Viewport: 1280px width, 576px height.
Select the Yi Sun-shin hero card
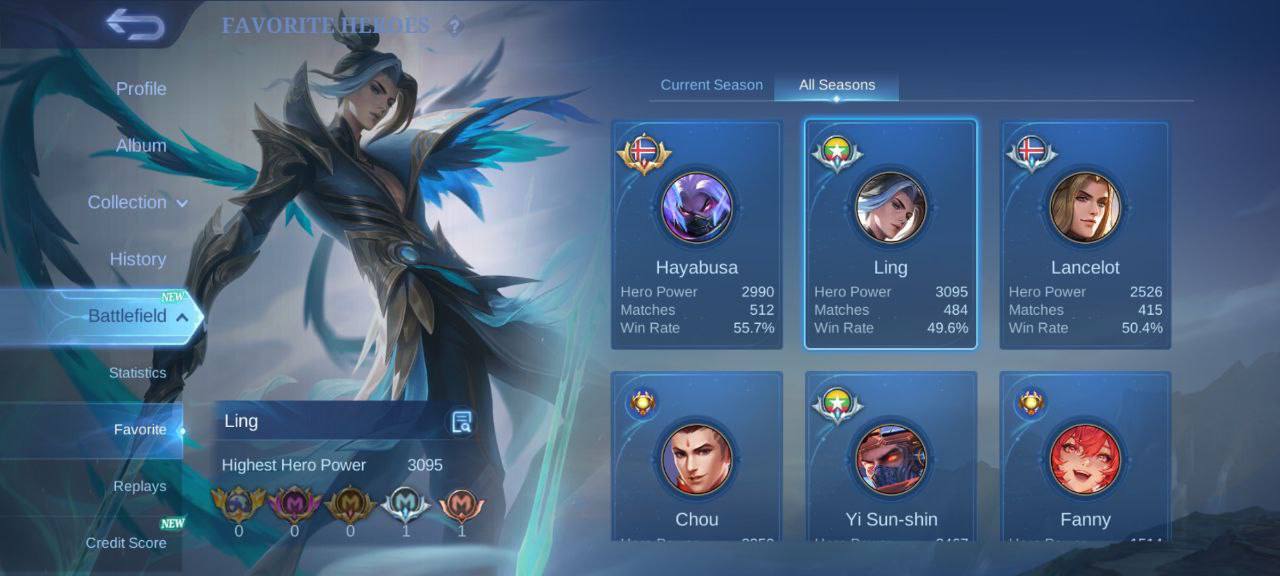pyautogui.click(x=890, y=460)
